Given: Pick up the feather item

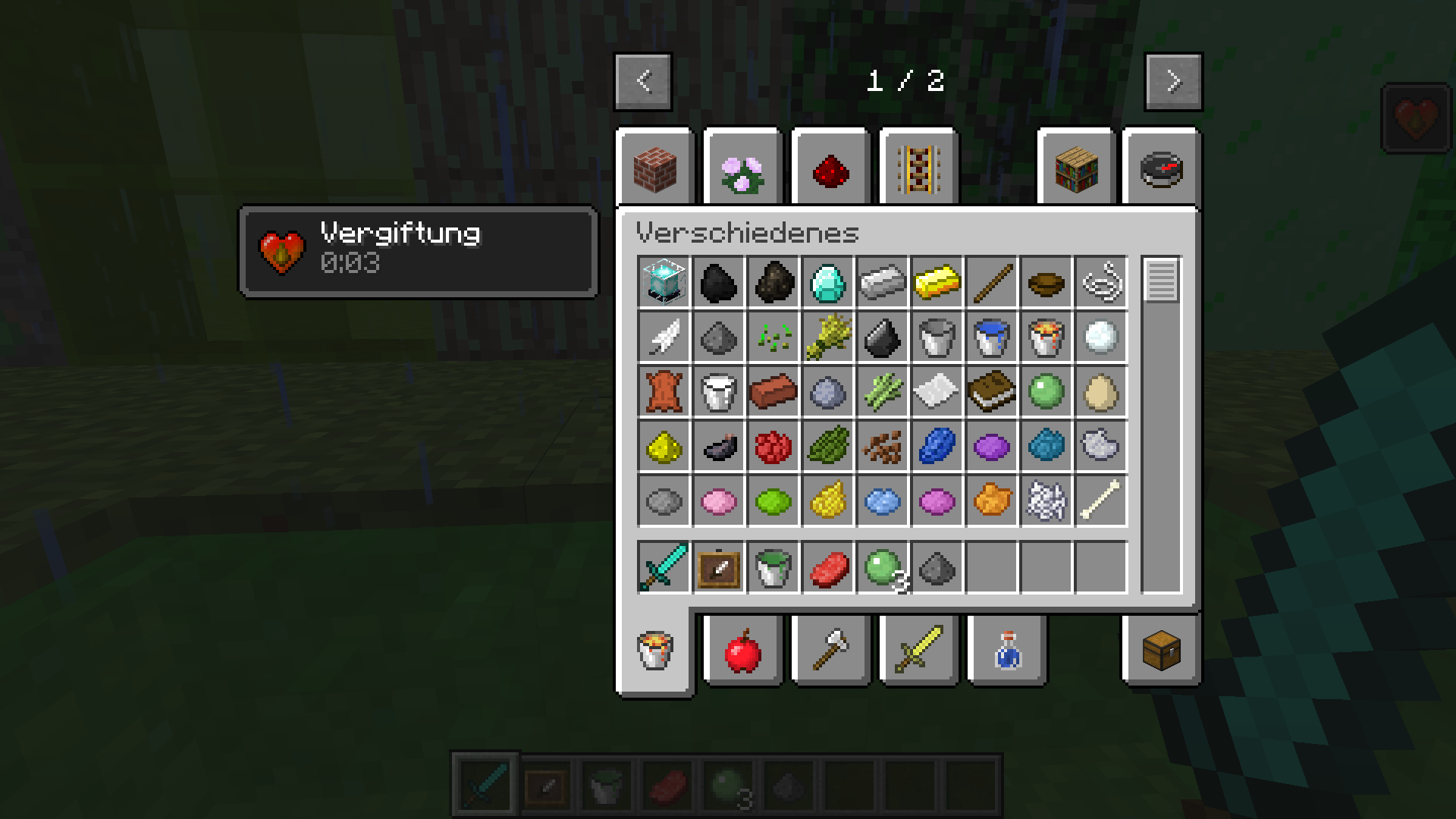Looking at the screenshot, I should [664, 337].
